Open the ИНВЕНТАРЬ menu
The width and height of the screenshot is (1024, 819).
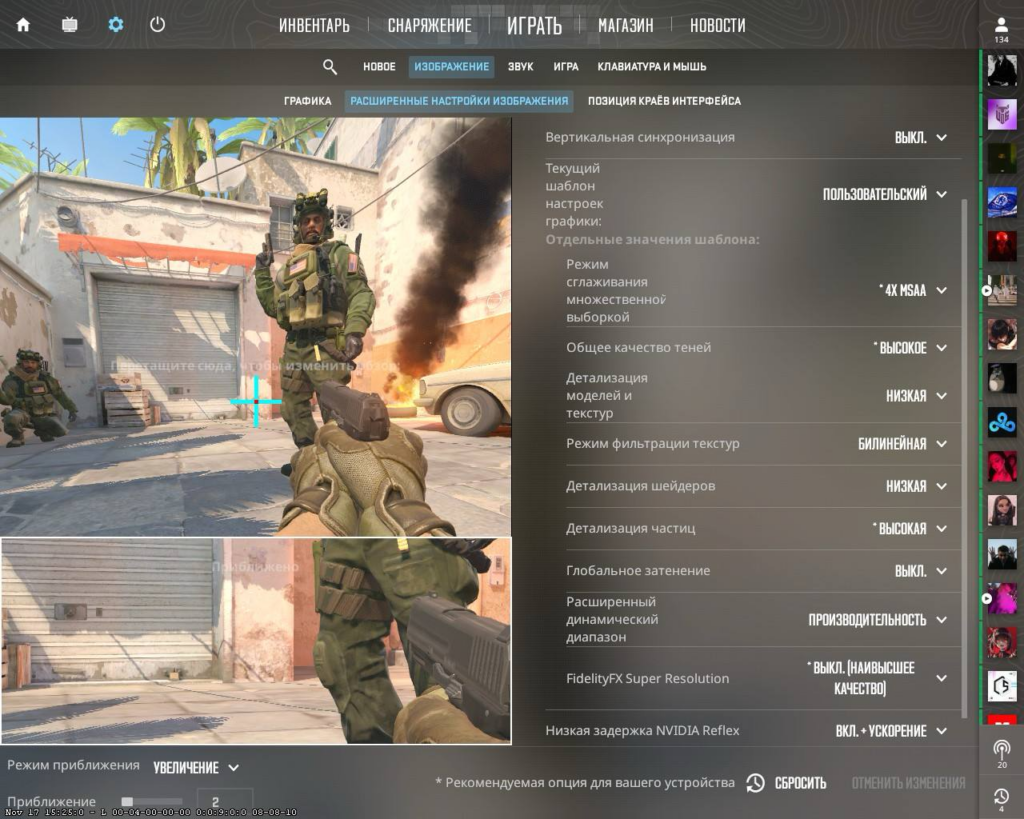(x=314, y=26)
